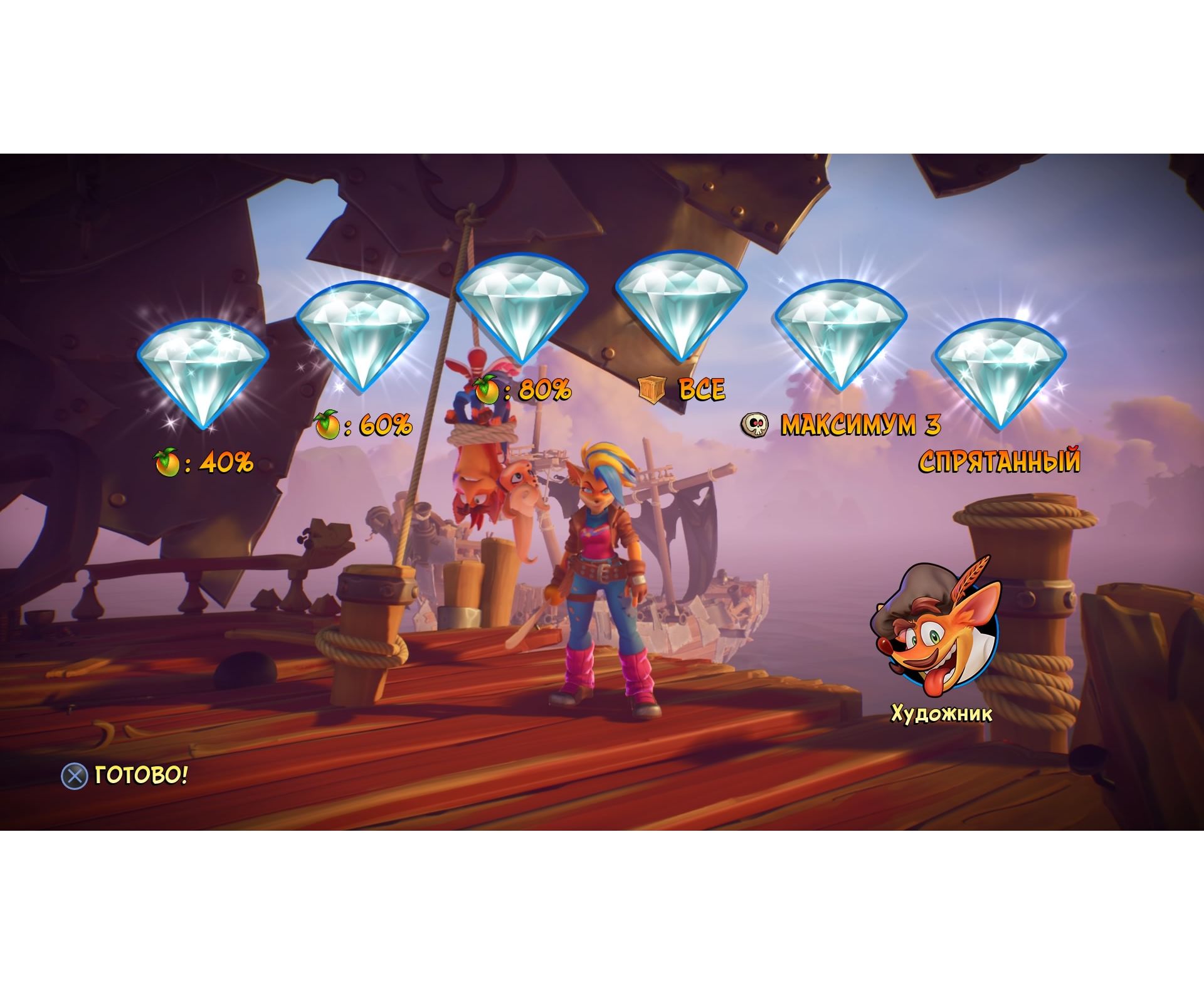Choose the 60% wumpa fruit gem
The image size is (1204, 985).
[362, 335]
